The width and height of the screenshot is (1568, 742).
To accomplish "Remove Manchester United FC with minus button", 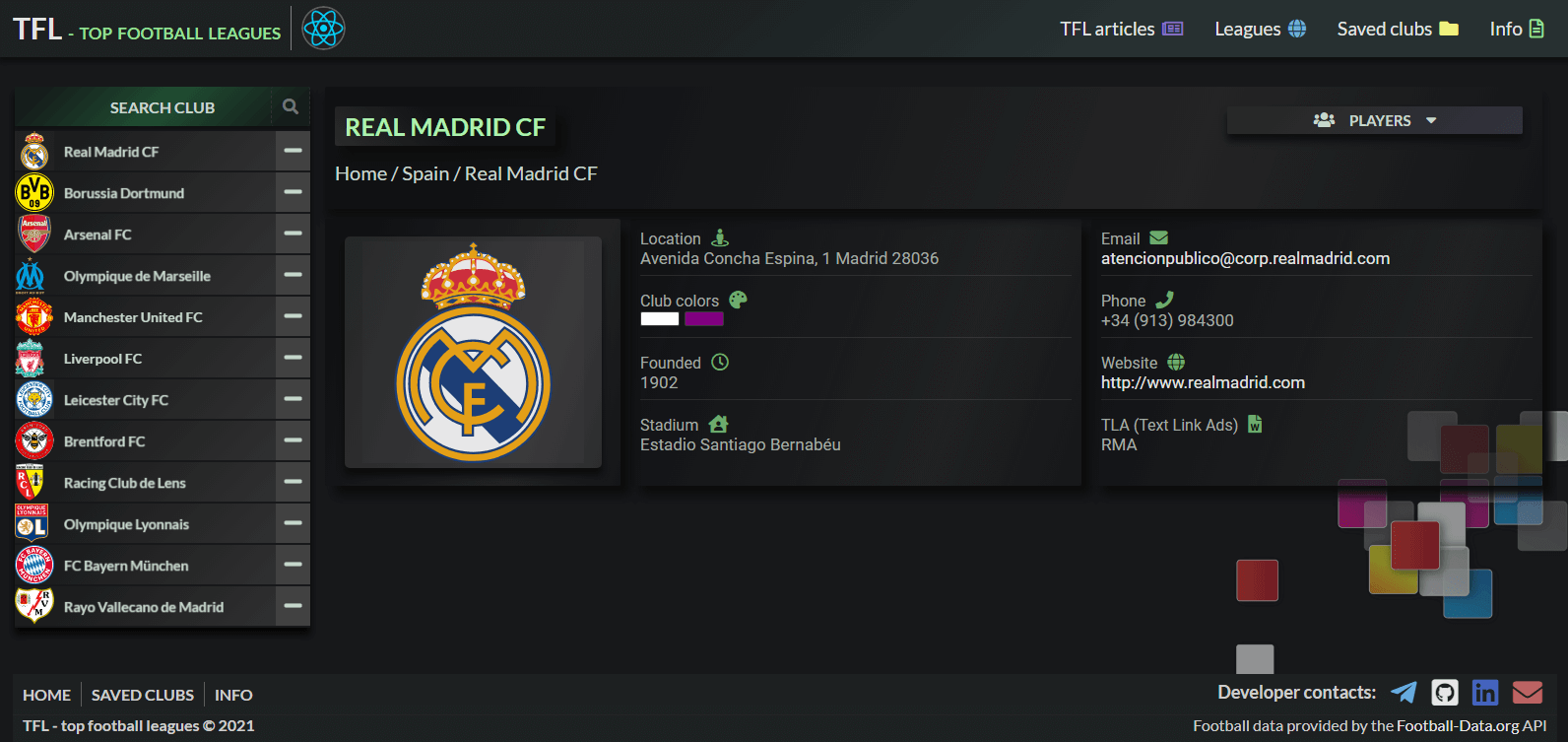I will 293,316.
